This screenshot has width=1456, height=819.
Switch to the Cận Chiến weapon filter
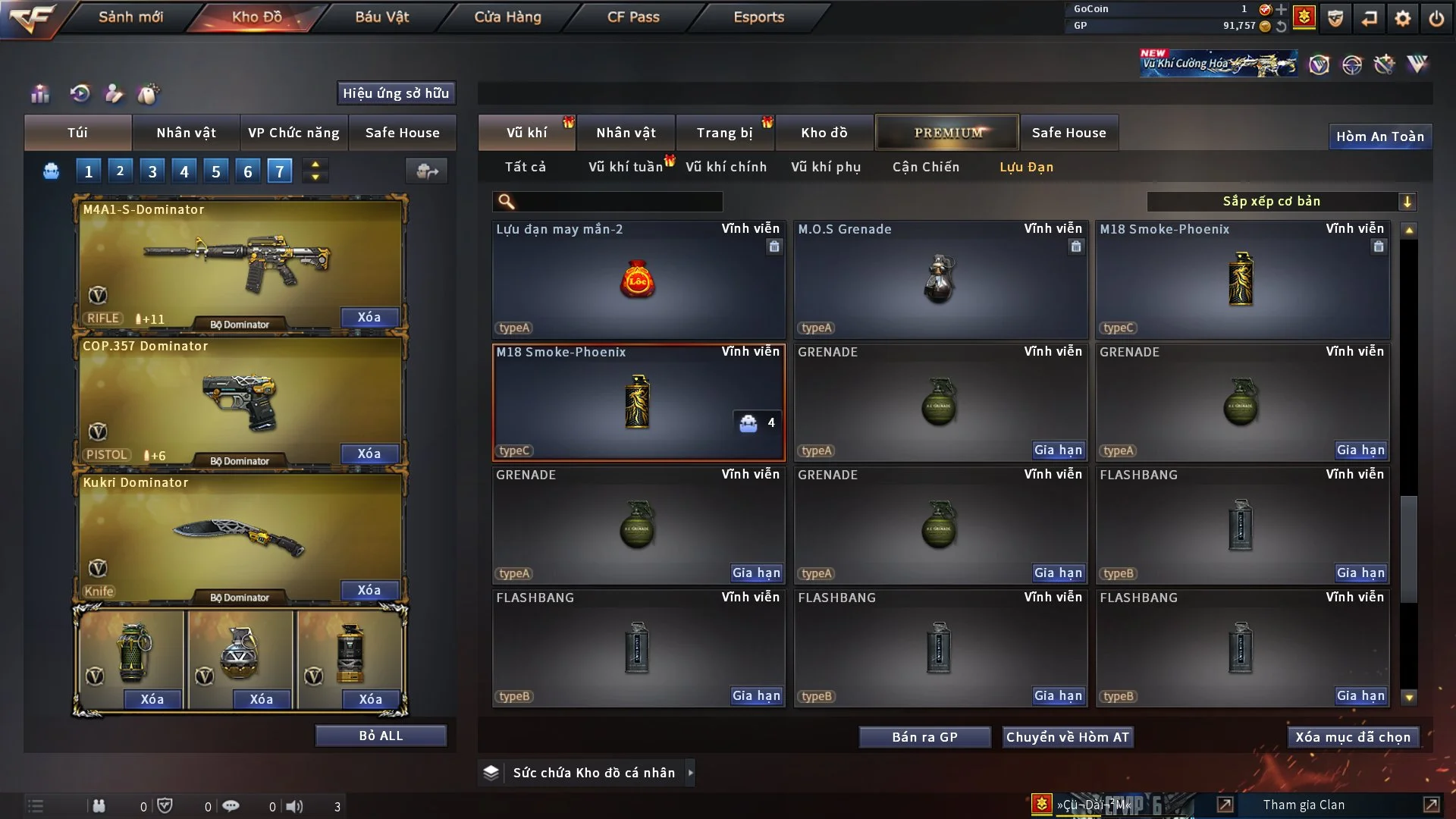(x=925, y=167)
